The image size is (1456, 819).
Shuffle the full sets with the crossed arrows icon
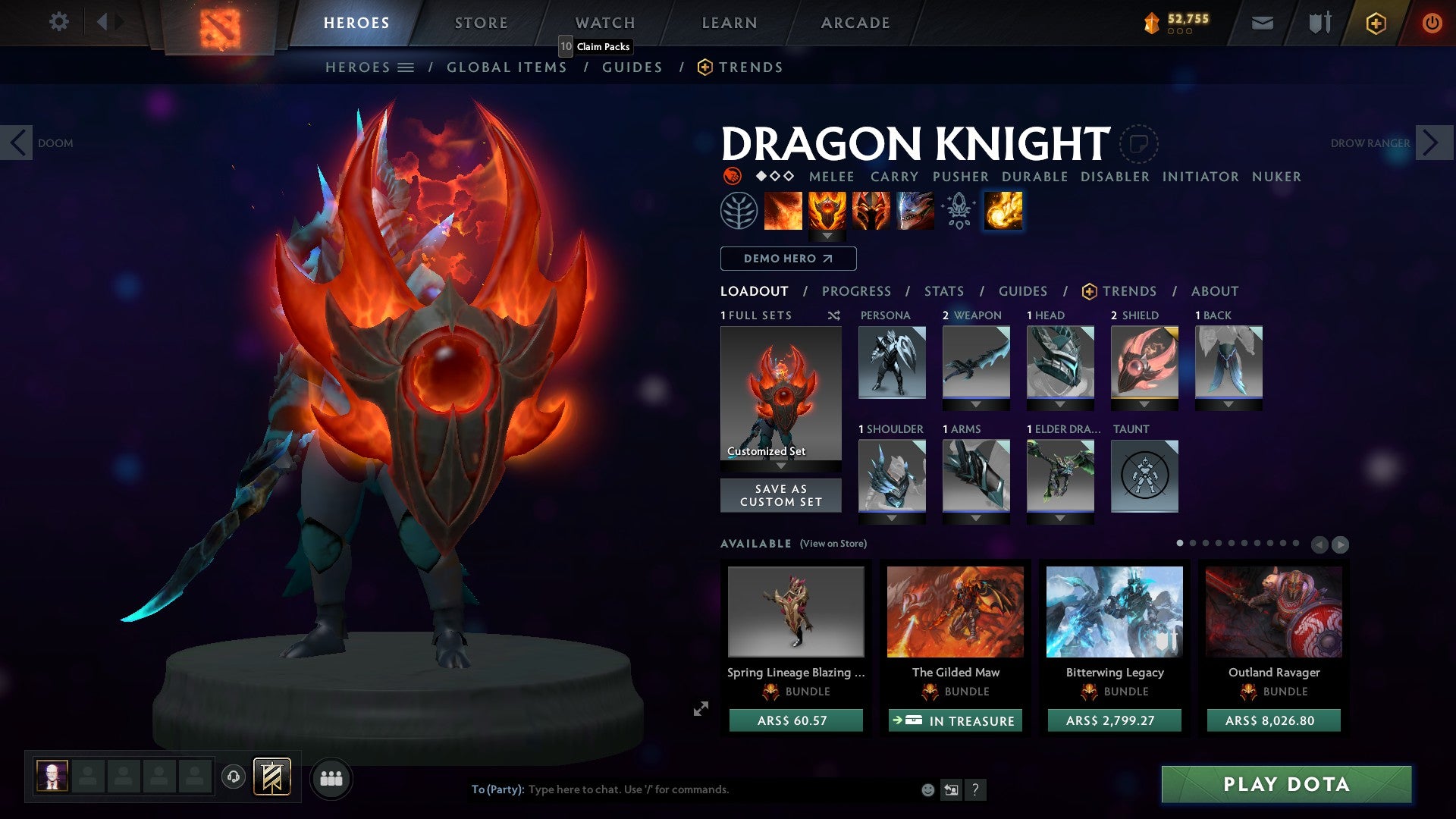coord(833,315)
